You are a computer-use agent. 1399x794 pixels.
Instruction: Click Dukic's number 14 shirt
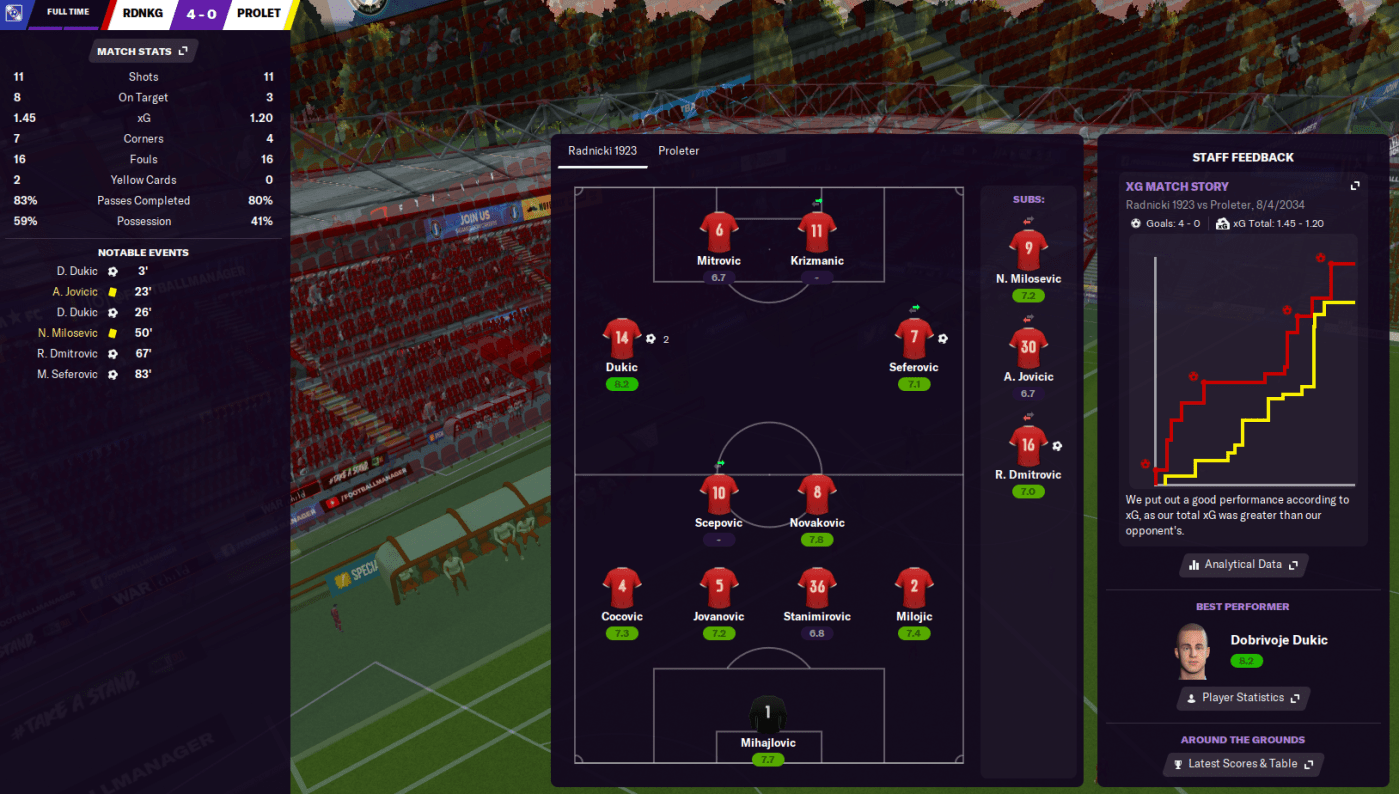pos(621,339)
